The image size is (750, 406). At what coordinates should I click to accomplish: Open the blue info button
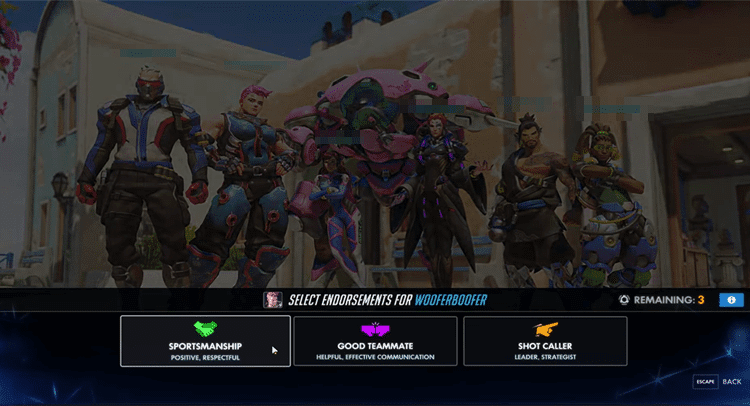coord(730,299)
